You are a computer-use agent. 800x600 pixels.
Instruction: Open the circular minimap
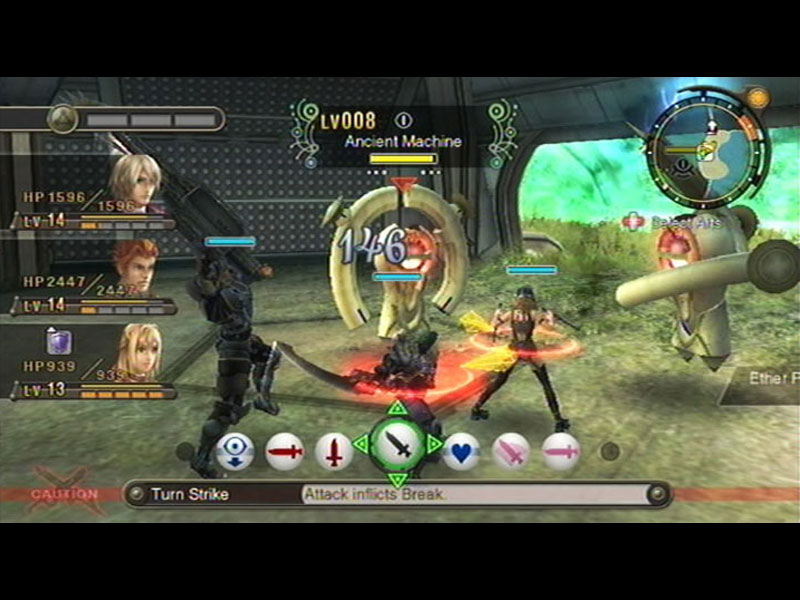tap(706, 148)
